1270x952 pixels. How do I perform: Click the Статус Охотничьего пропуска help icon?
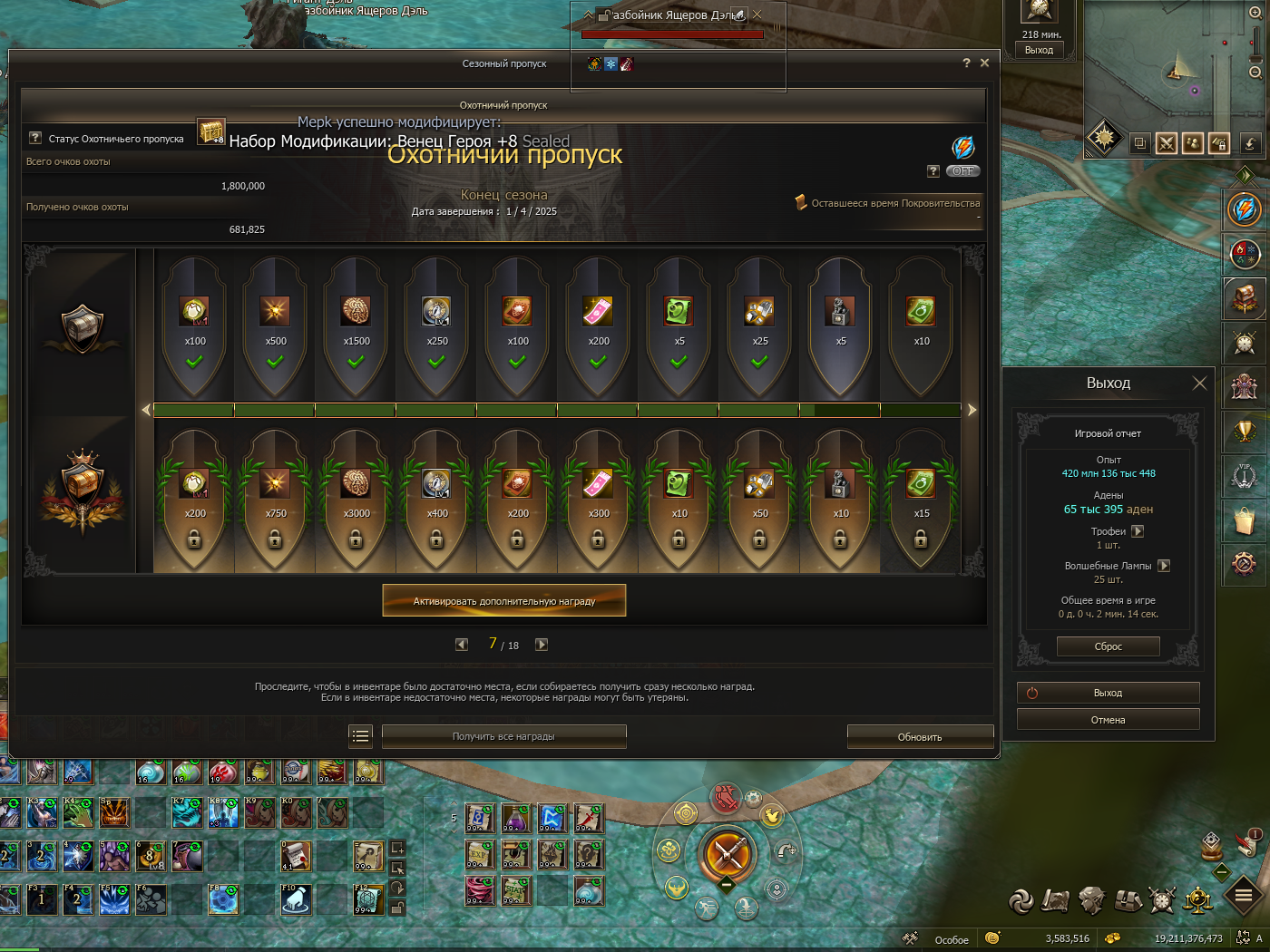click(x=35, y=139)
